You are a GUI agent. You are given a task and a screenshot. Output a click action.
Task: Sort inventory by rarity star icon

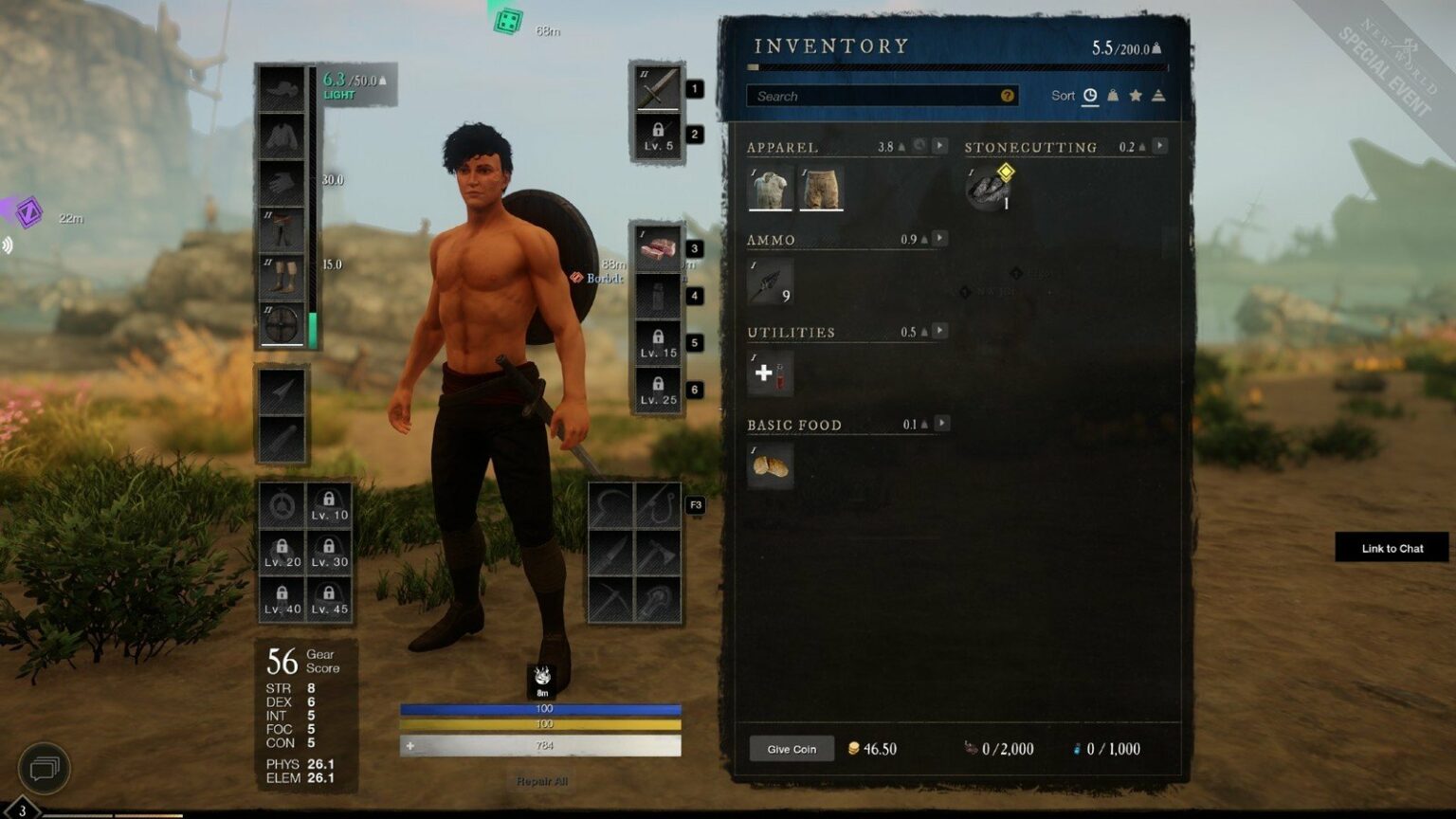(1137, 95)
